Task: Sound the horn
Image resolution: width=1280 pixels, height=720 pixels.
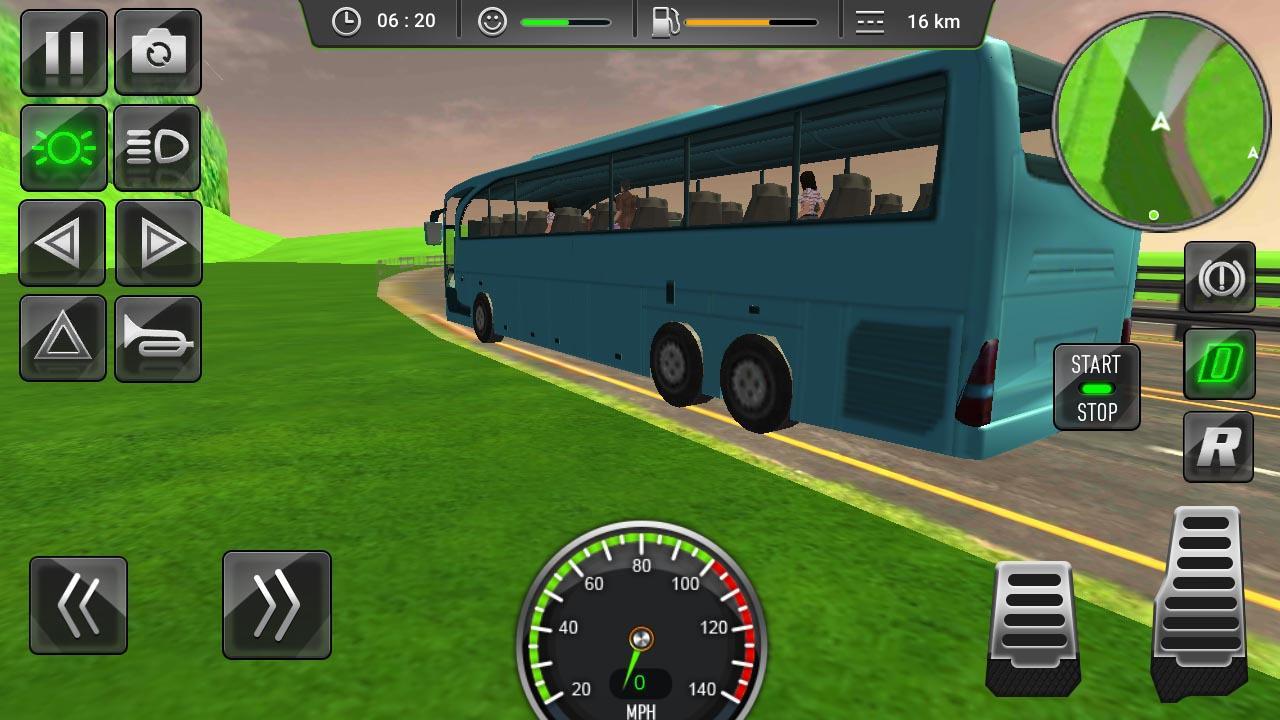Action: pos(158,337)
